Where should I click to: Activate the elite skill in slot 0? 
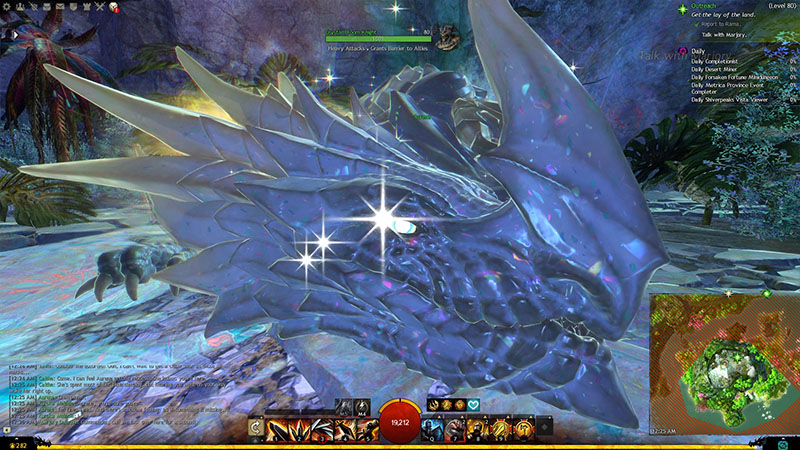click(x=522, y=429)
